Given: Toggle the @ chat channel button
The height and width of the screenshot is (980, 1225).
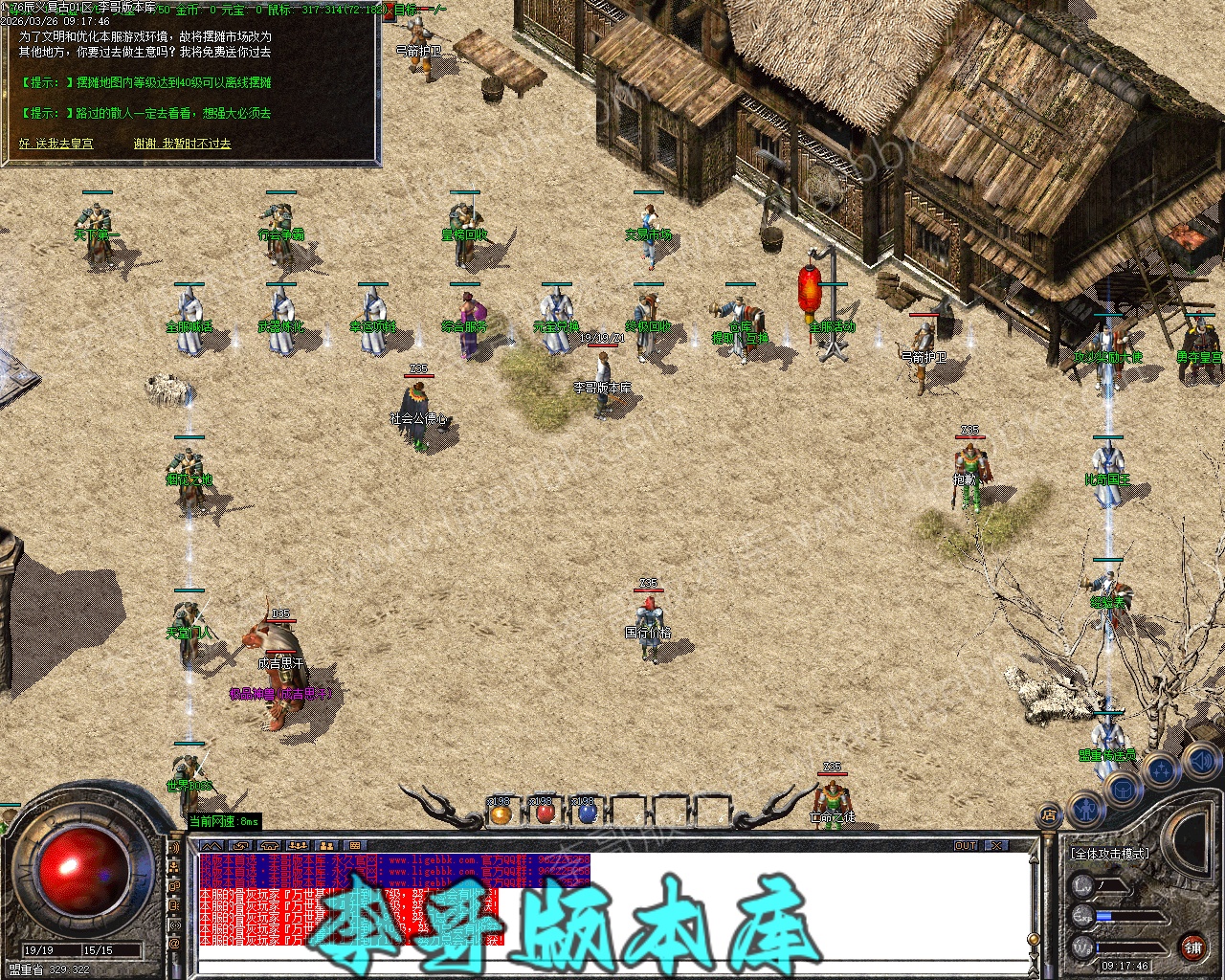Looking at the screenshot, I should point(174,945).
